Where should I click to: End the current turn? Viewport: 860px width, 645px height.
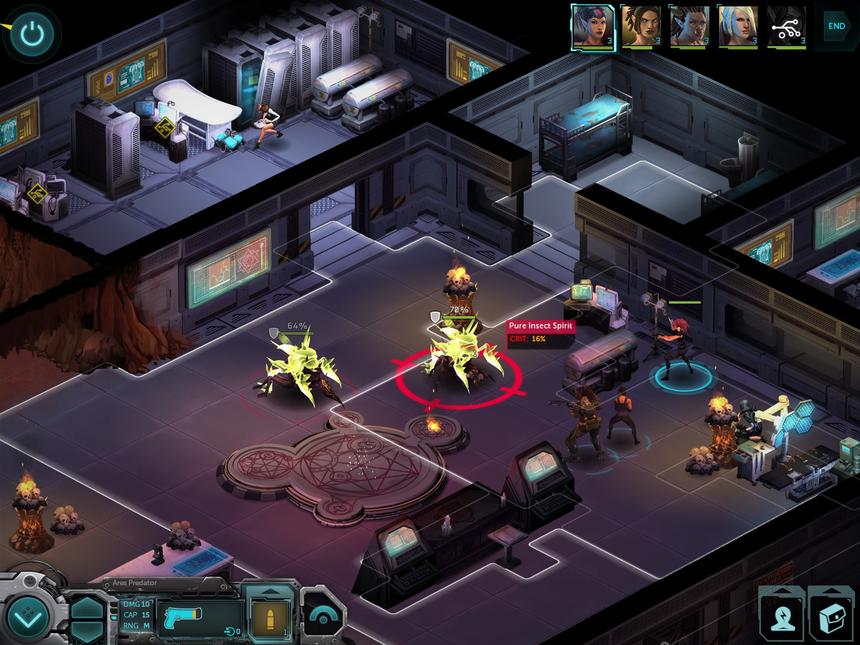pos(835,26)
